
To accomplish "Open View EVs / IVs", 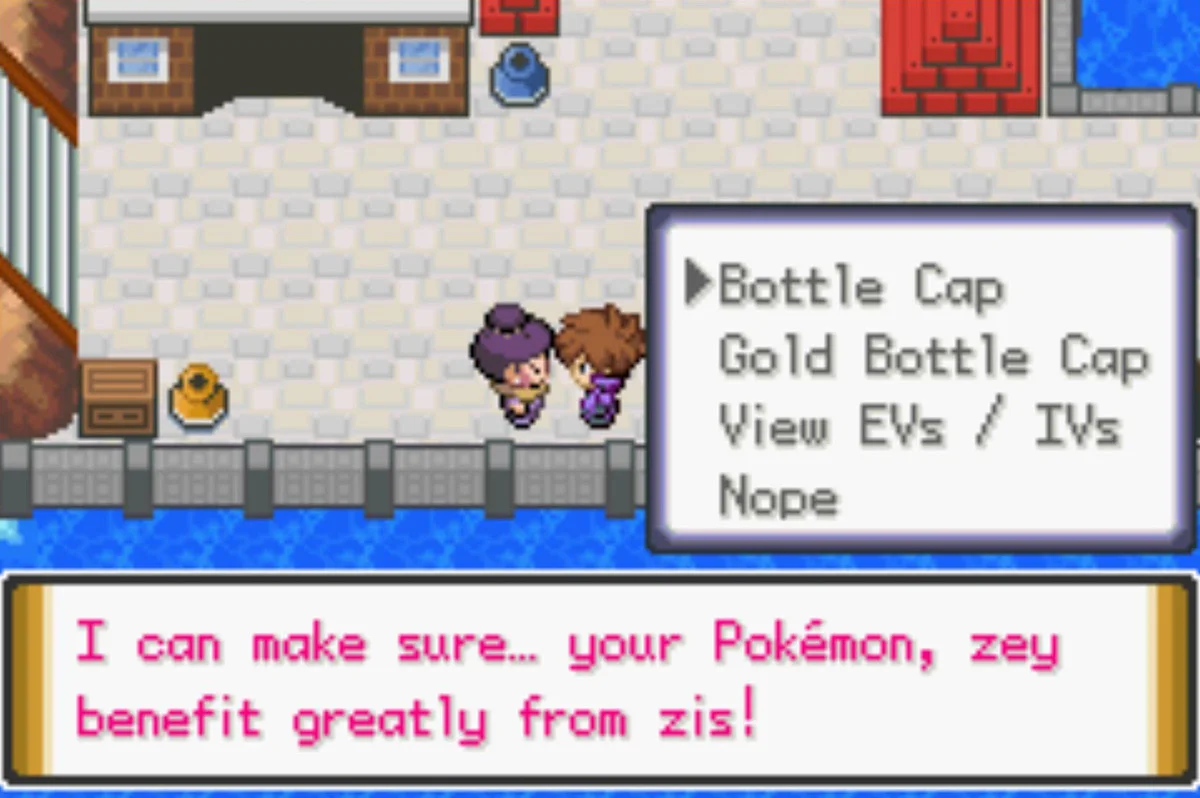I will (918, 428).
